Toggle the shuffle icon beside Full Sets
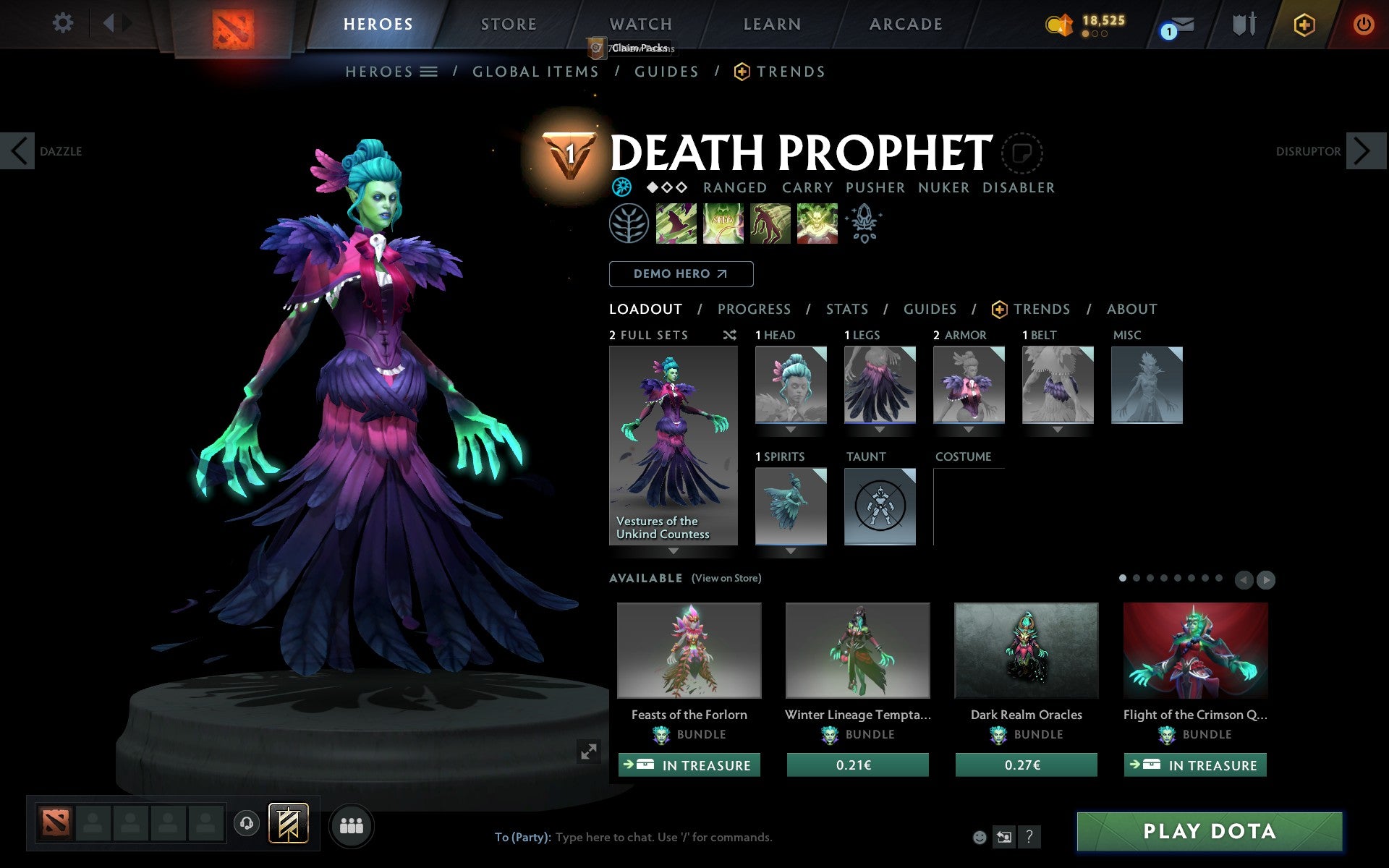Screen dimensions: 1389x868 click(x=729, y=335)
